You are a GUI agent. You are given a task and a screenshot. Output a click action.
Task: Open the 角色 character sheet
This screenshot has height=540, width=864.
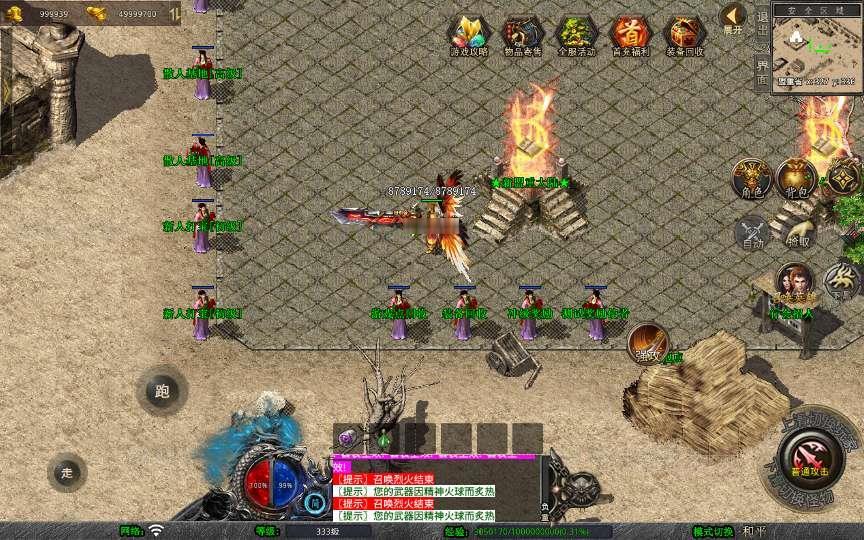(x=750, y=177)
